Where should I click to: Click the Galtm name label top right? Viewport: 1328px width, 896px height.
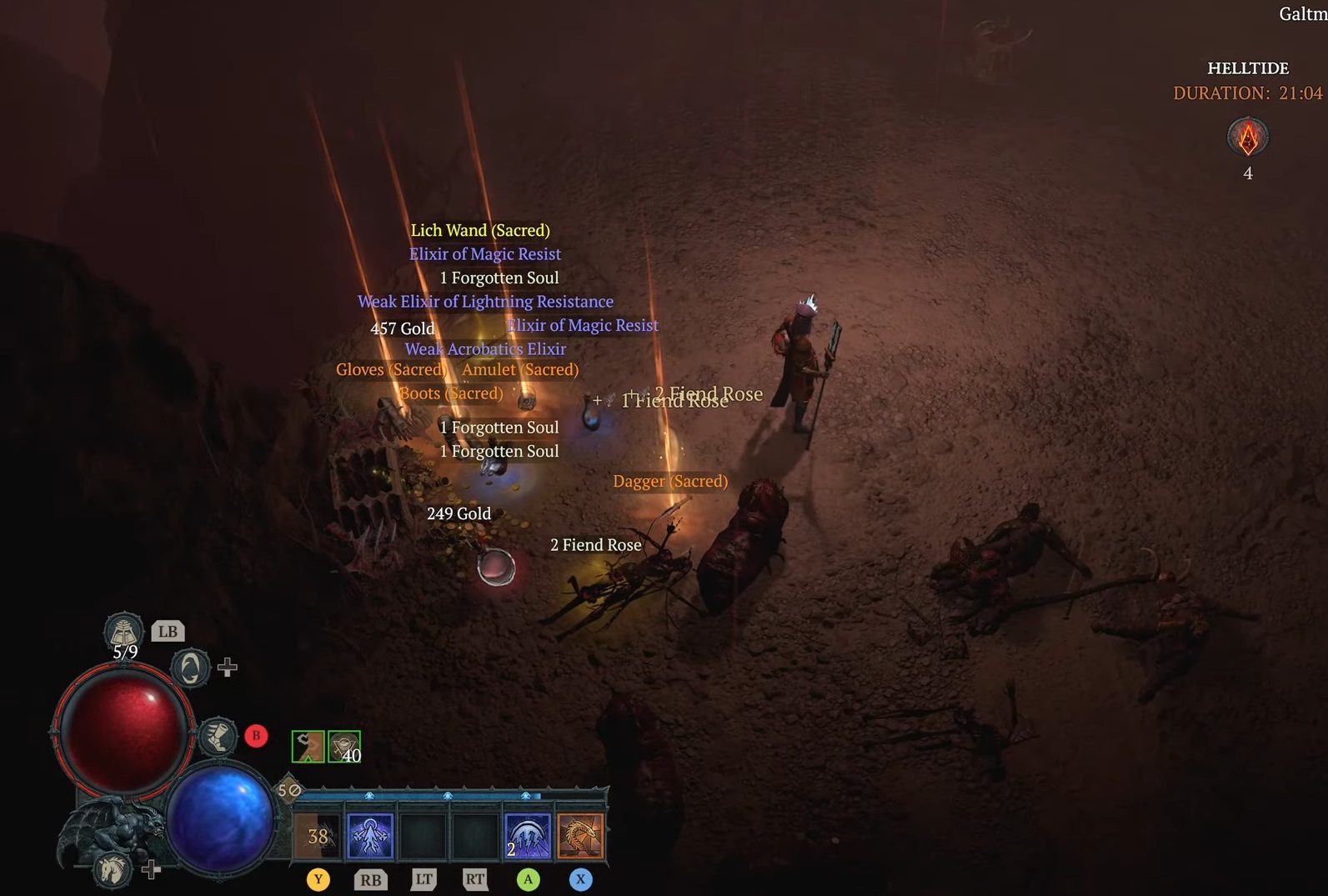pyautogui.click(x=1299, y=14)
